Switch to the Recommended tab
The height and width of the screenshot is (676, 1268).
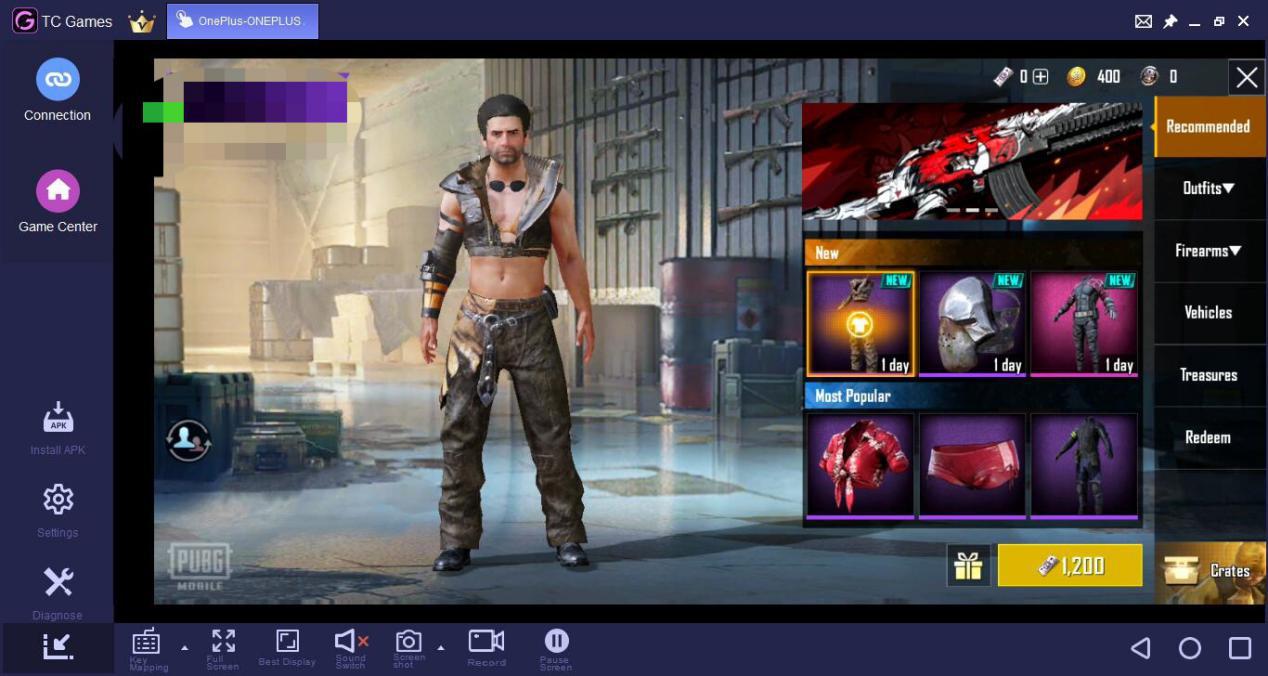point(1207,127)
